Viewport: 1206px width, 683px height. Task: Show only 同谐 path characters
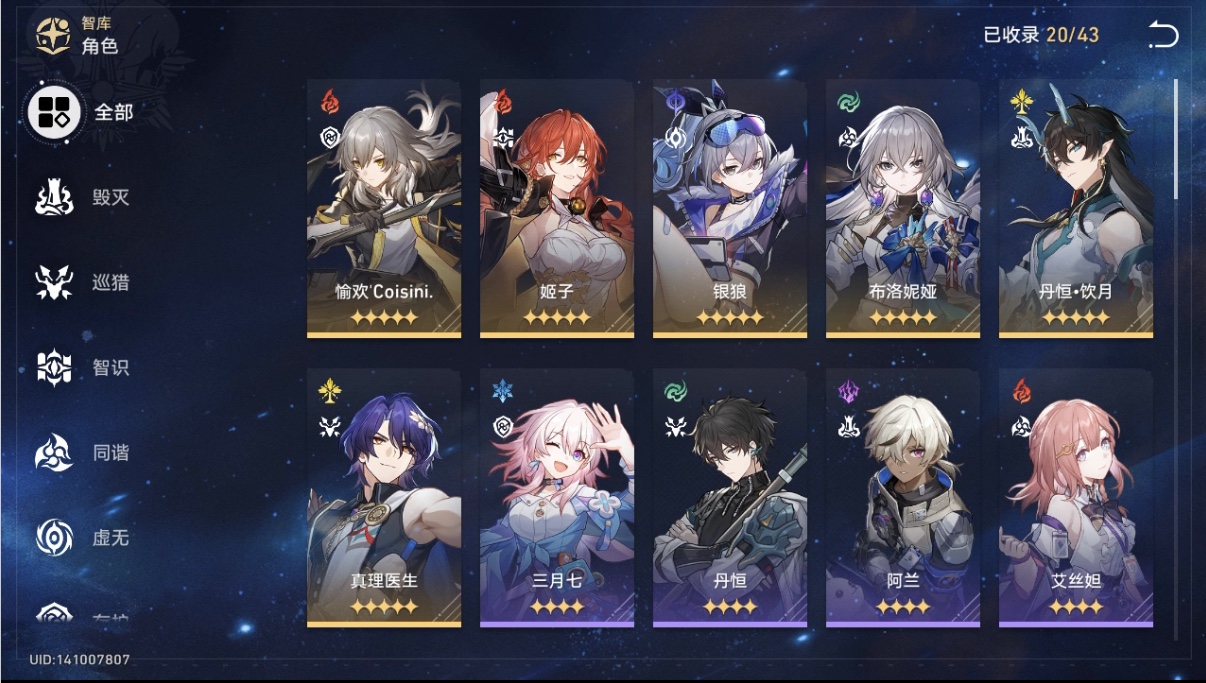coord(82,452)
